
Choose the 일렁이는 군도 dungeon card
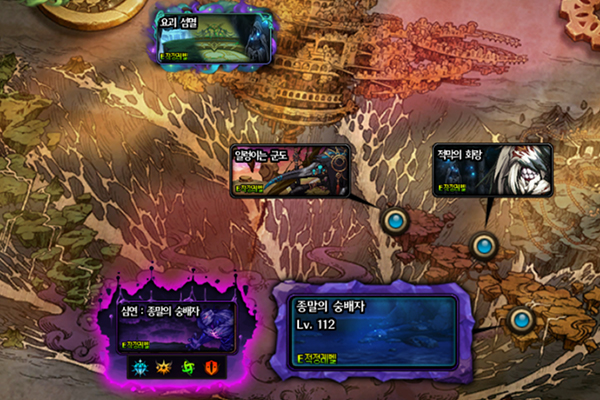tap(290, 170)
